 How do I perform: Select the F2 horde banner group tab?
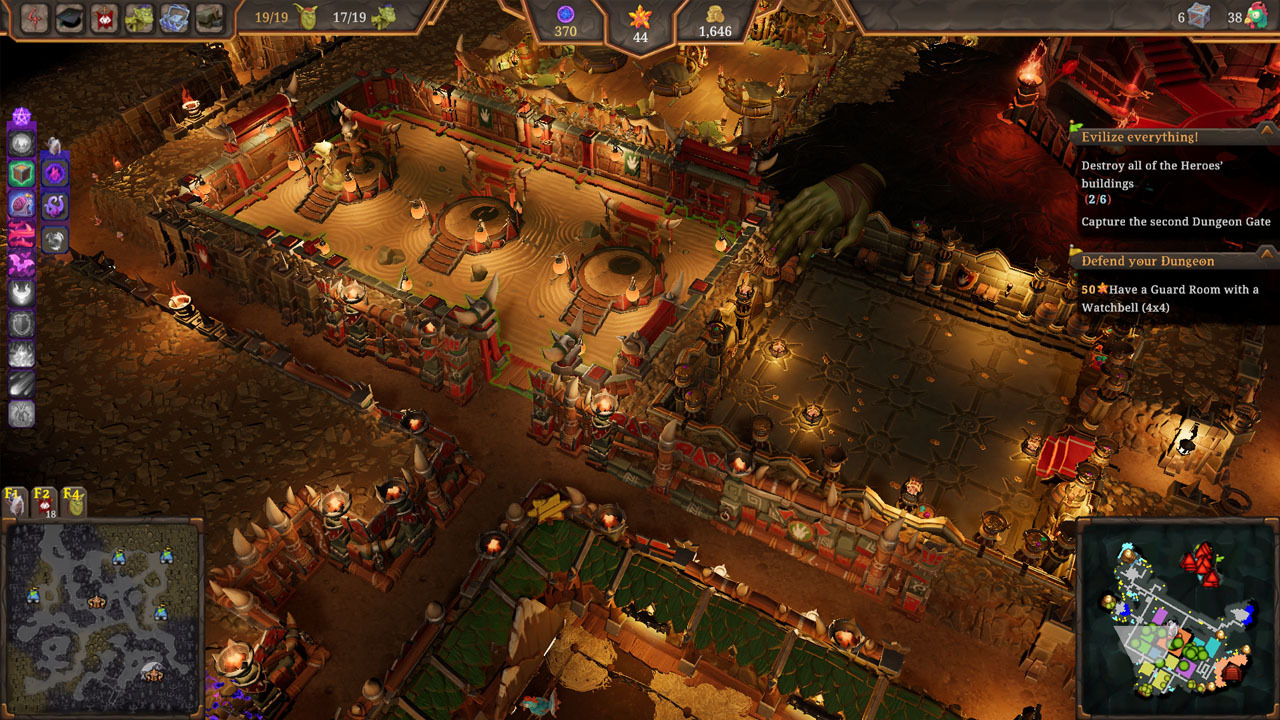click(44, 501)
